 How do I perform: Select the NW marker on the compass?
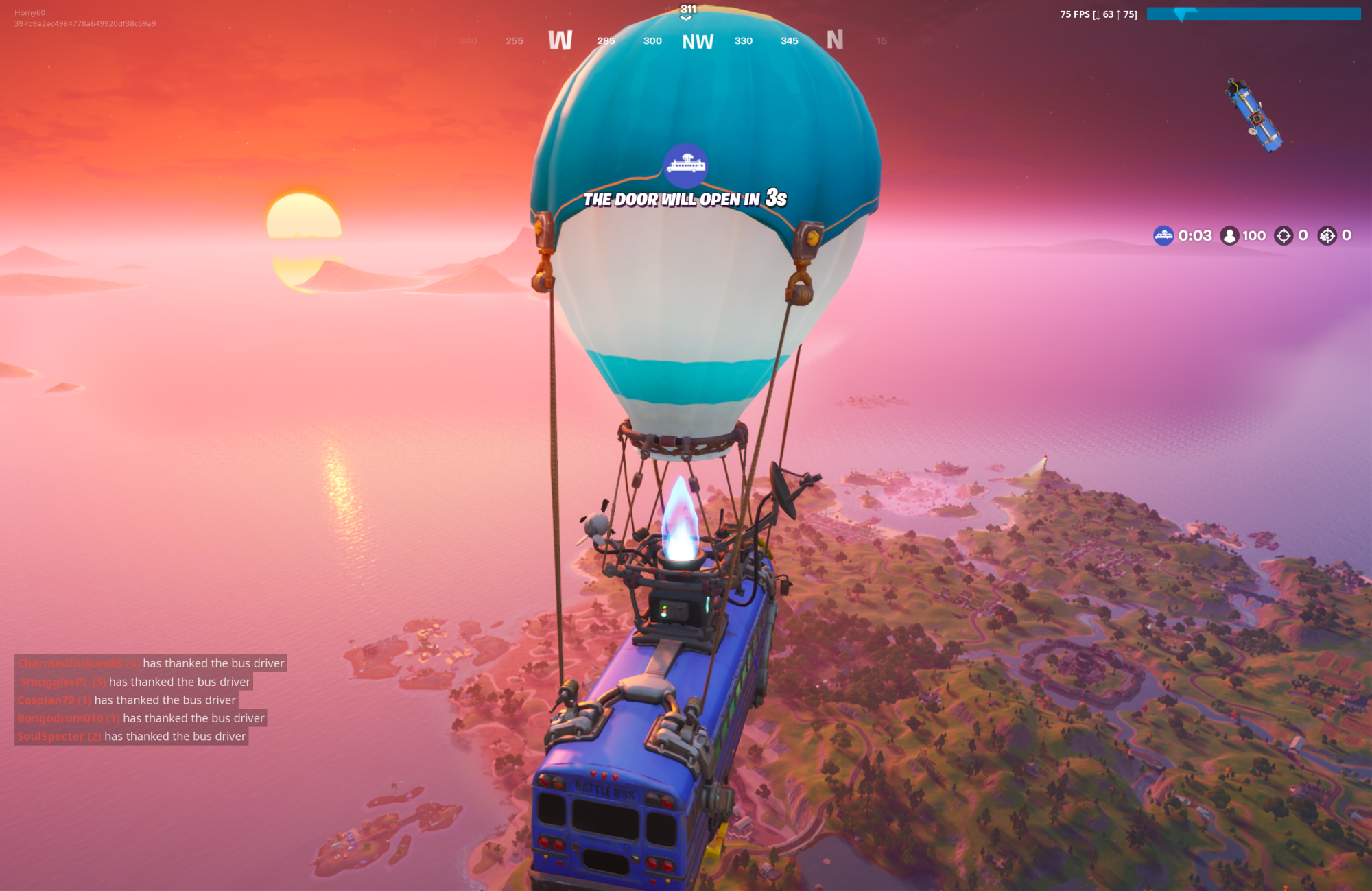(698, 42)
